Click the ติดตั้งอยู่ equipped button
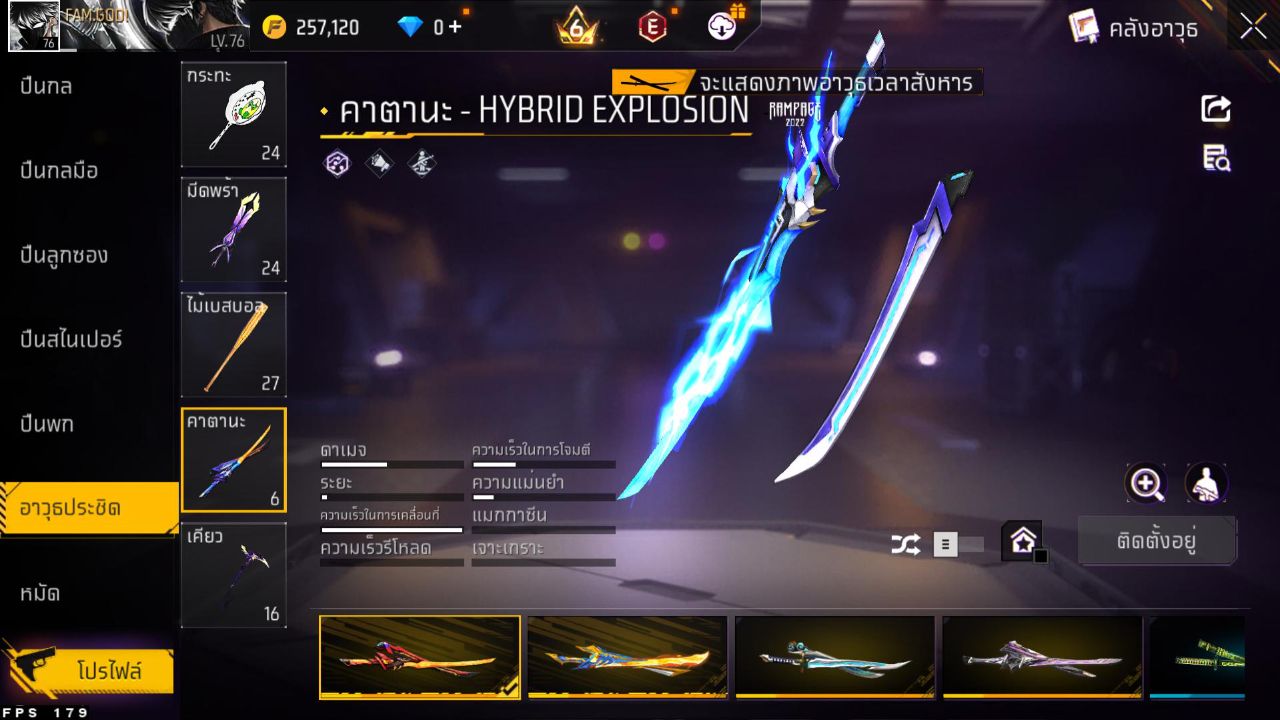Viewport: 1280px width, 720px height. pos(1157,542)
